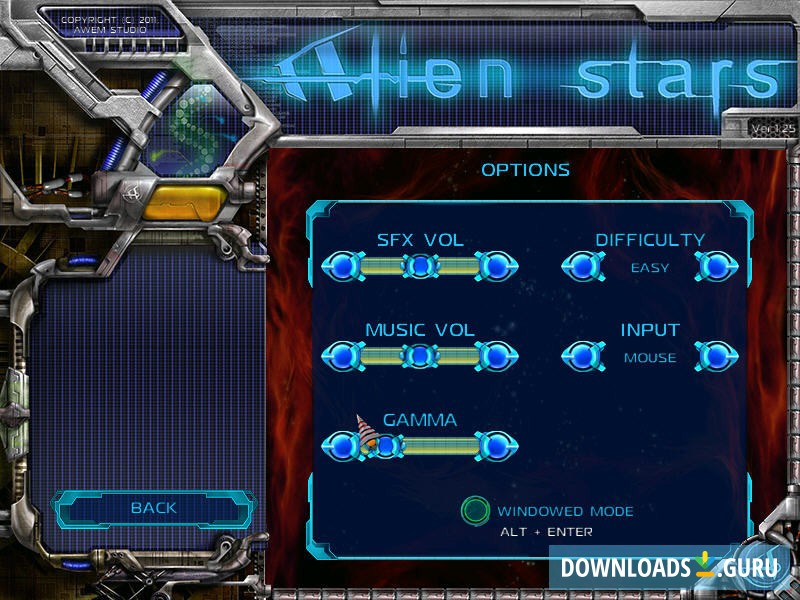
Task: Toggle the Windowed Mode option
Action: click(x=476, y=511)
